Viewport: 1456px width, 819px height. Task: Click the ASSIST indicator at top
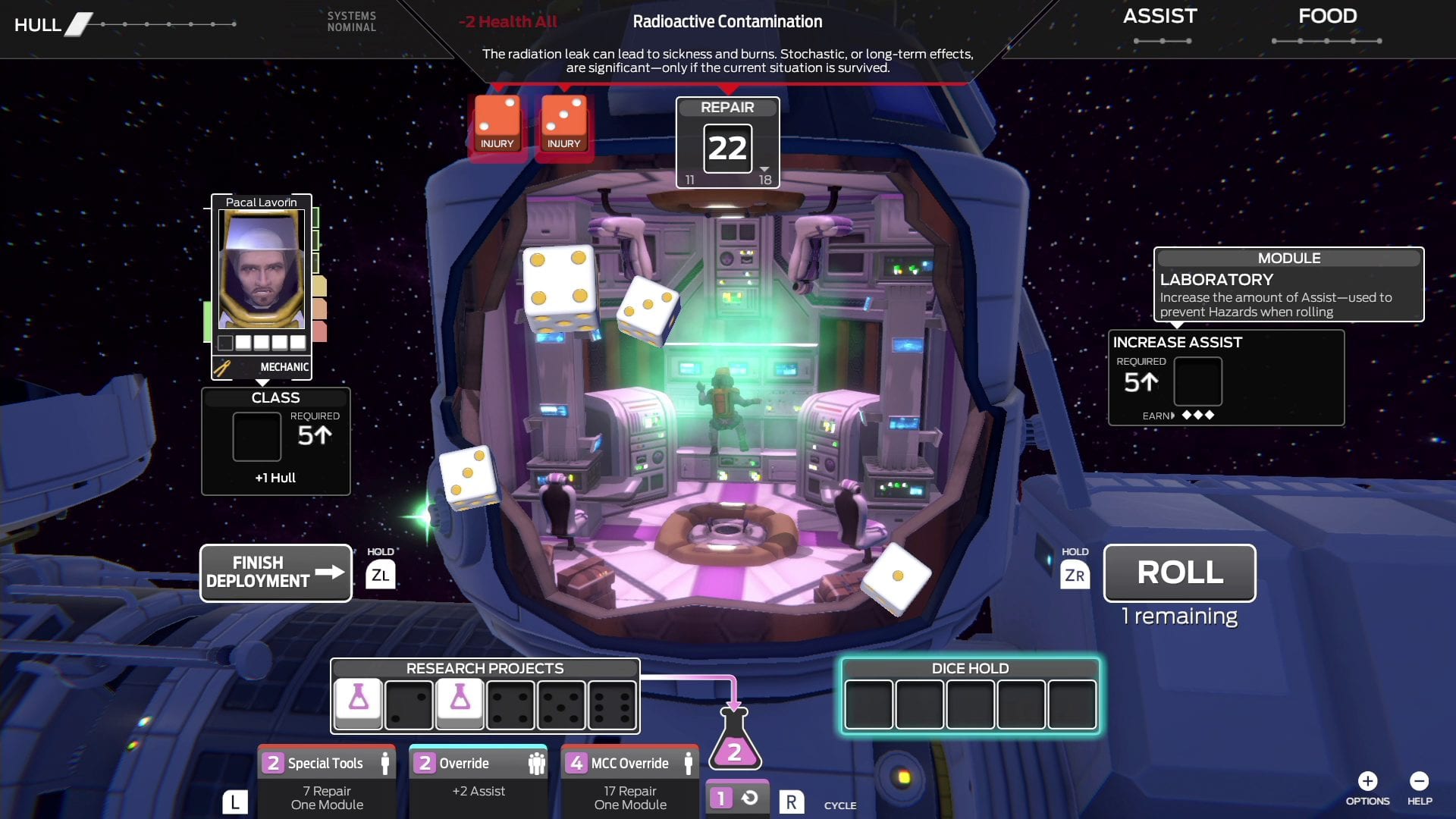[x=1159, y=16]
